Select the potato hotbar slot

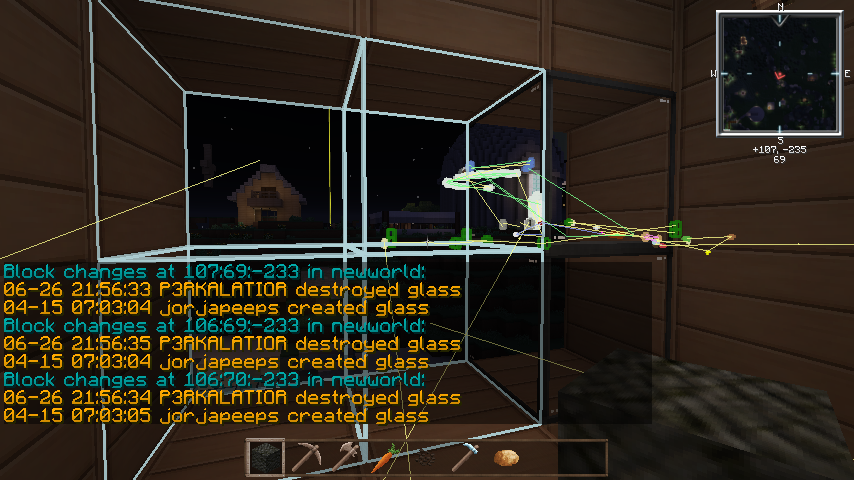(x=506, y=458)
